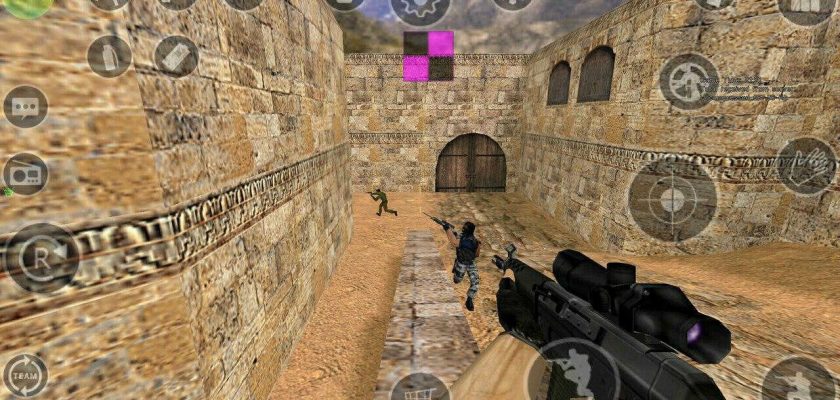Tap the standing soldier corner button

[798, 382]
